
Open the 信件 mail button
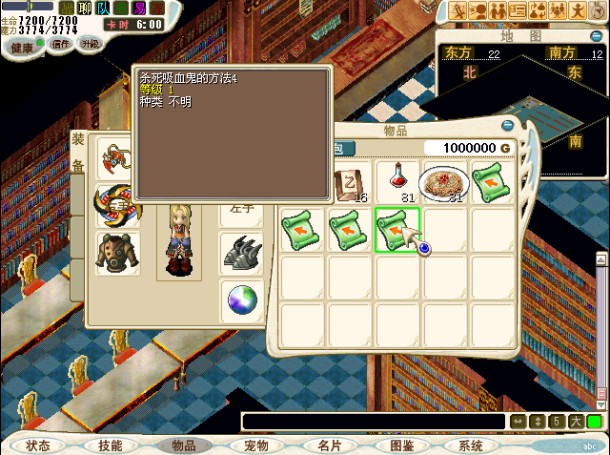(61, 44)
